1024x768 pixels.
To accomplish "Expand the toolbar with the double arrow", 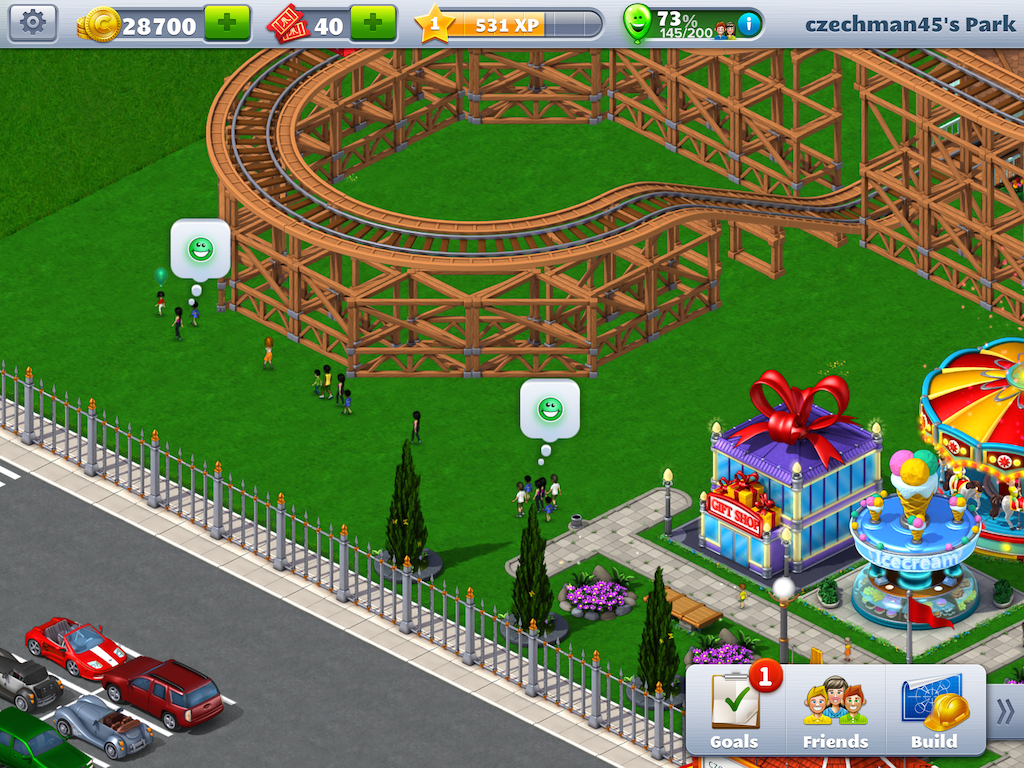I will 1005,711.
